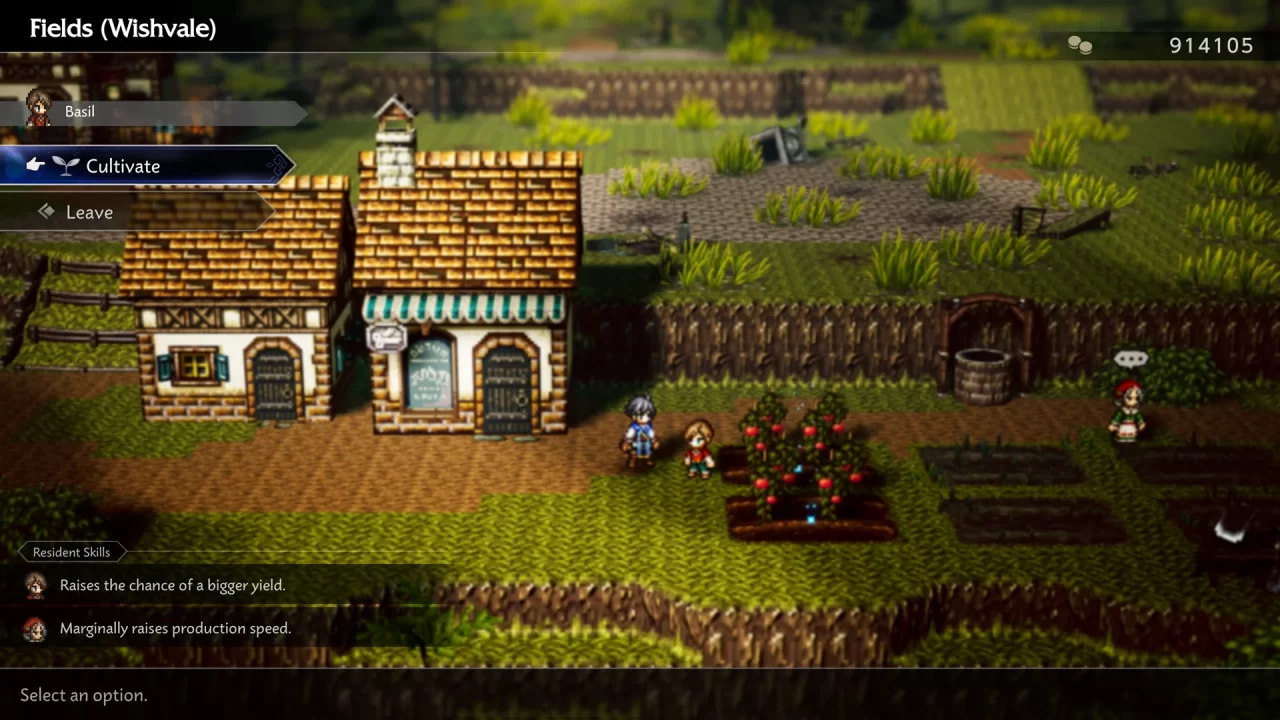
Task: Click the double-chevron icon beside Leave
Action: tap(46, 211)
